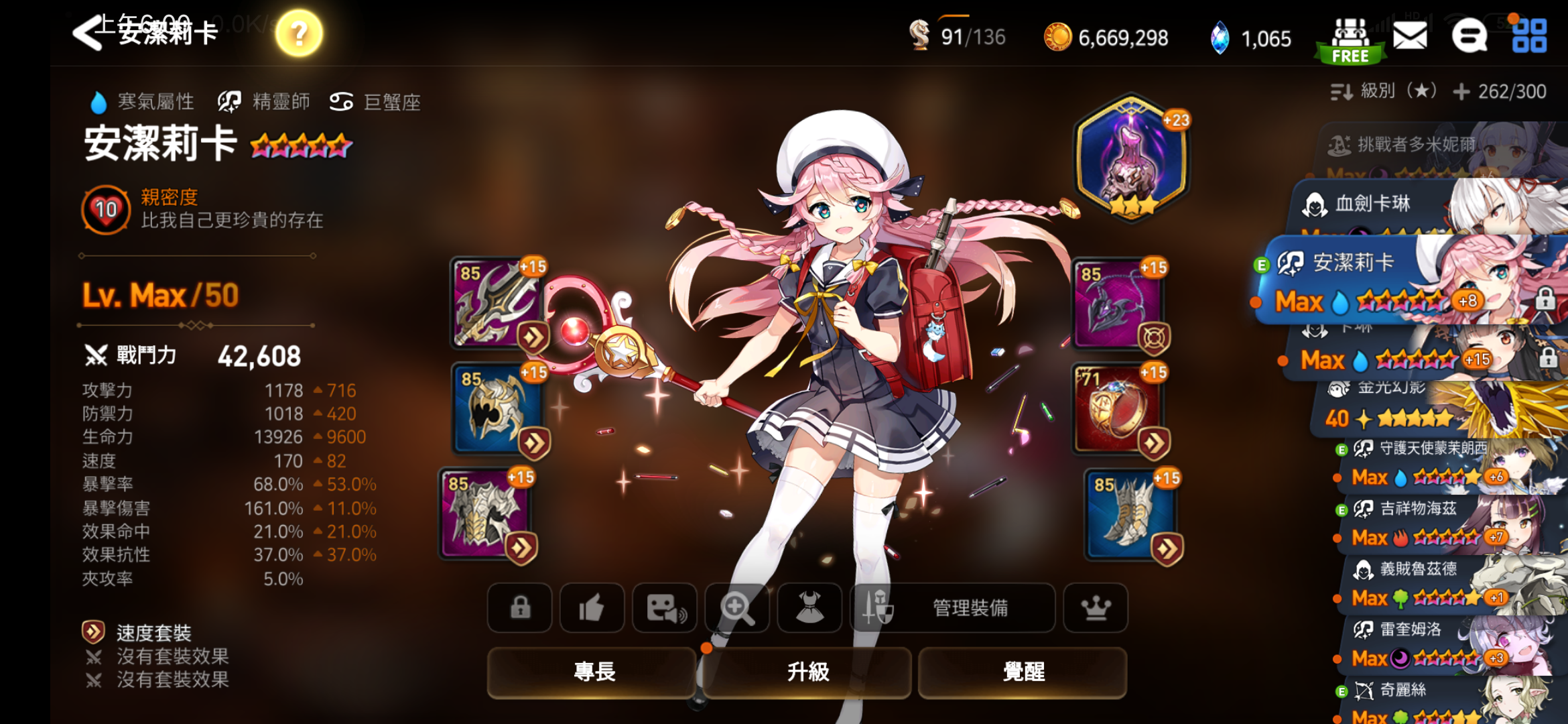Toggle the character lock icon
Image resolution: width=1568 pixels, height=724 pixels.
[519, 608]
